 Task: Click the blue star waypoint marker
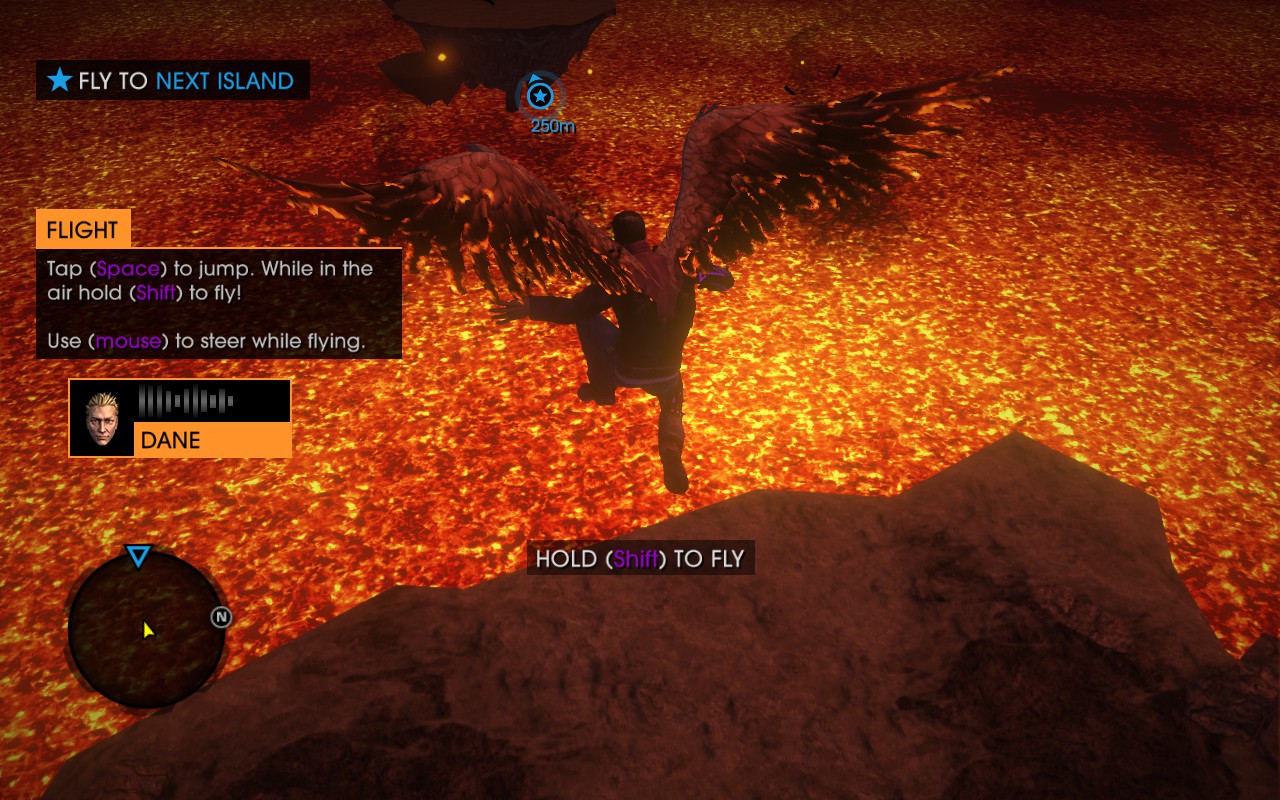tap(540, 96)
